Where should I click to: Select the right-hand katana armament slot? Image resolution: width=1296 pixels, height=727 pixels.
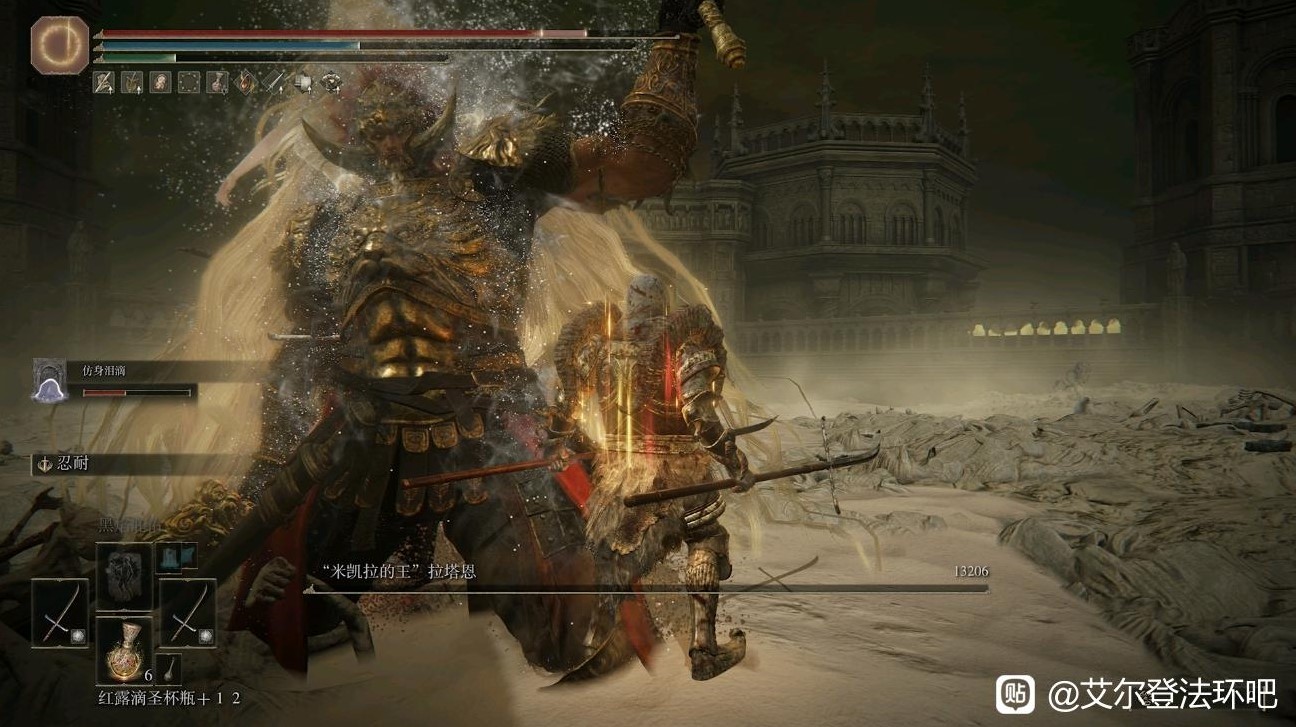(x=188, y=611)
